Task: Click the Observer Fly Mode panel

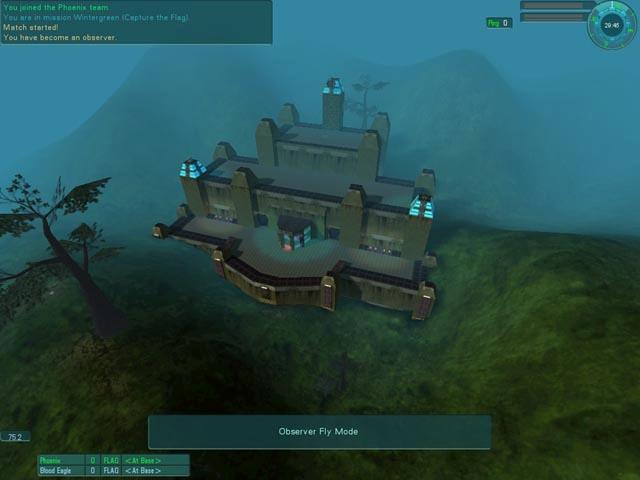Action: tap(319, 432)
